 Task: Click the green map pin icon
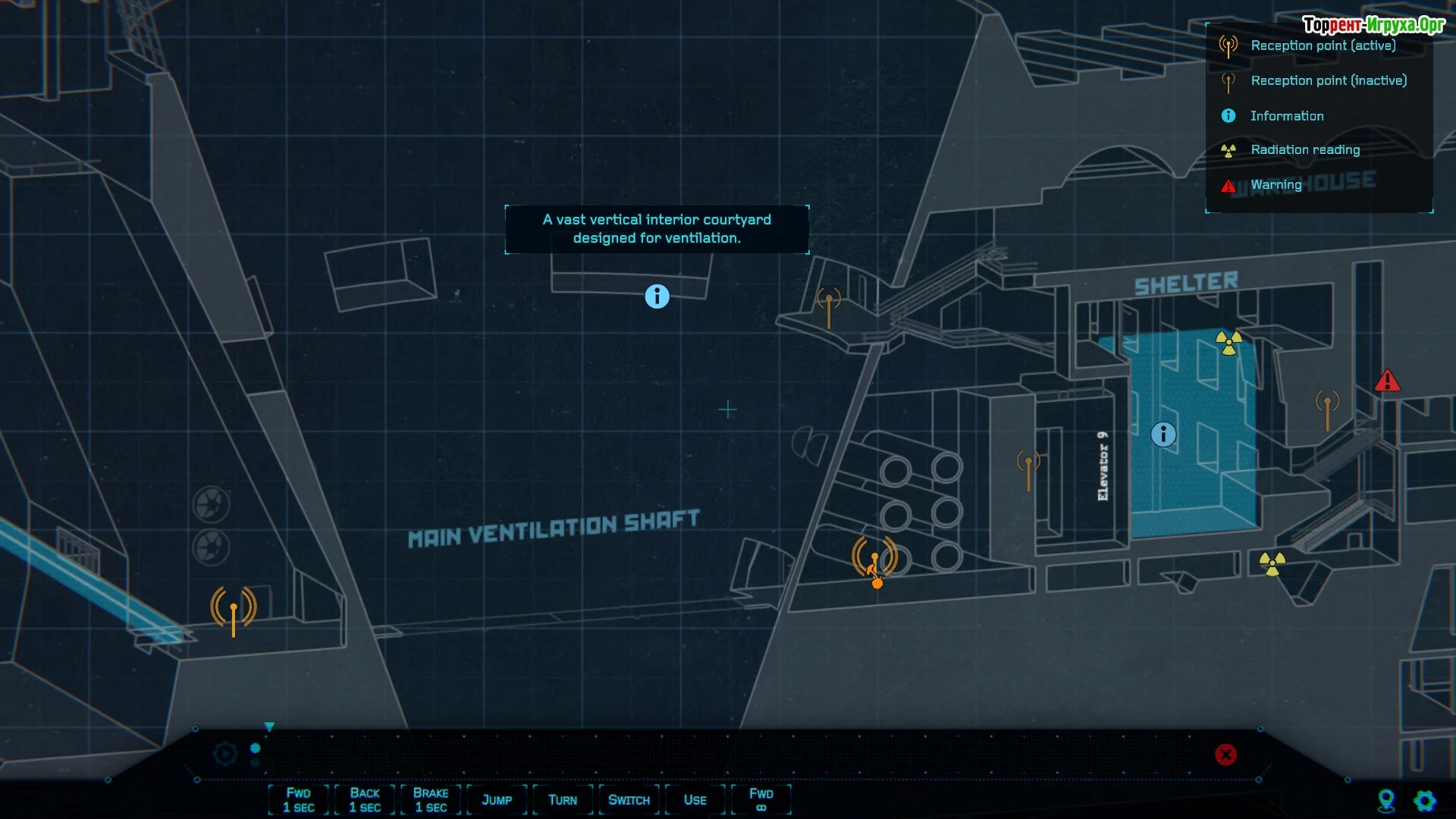pyautogui.click(x=1386, y=801)
